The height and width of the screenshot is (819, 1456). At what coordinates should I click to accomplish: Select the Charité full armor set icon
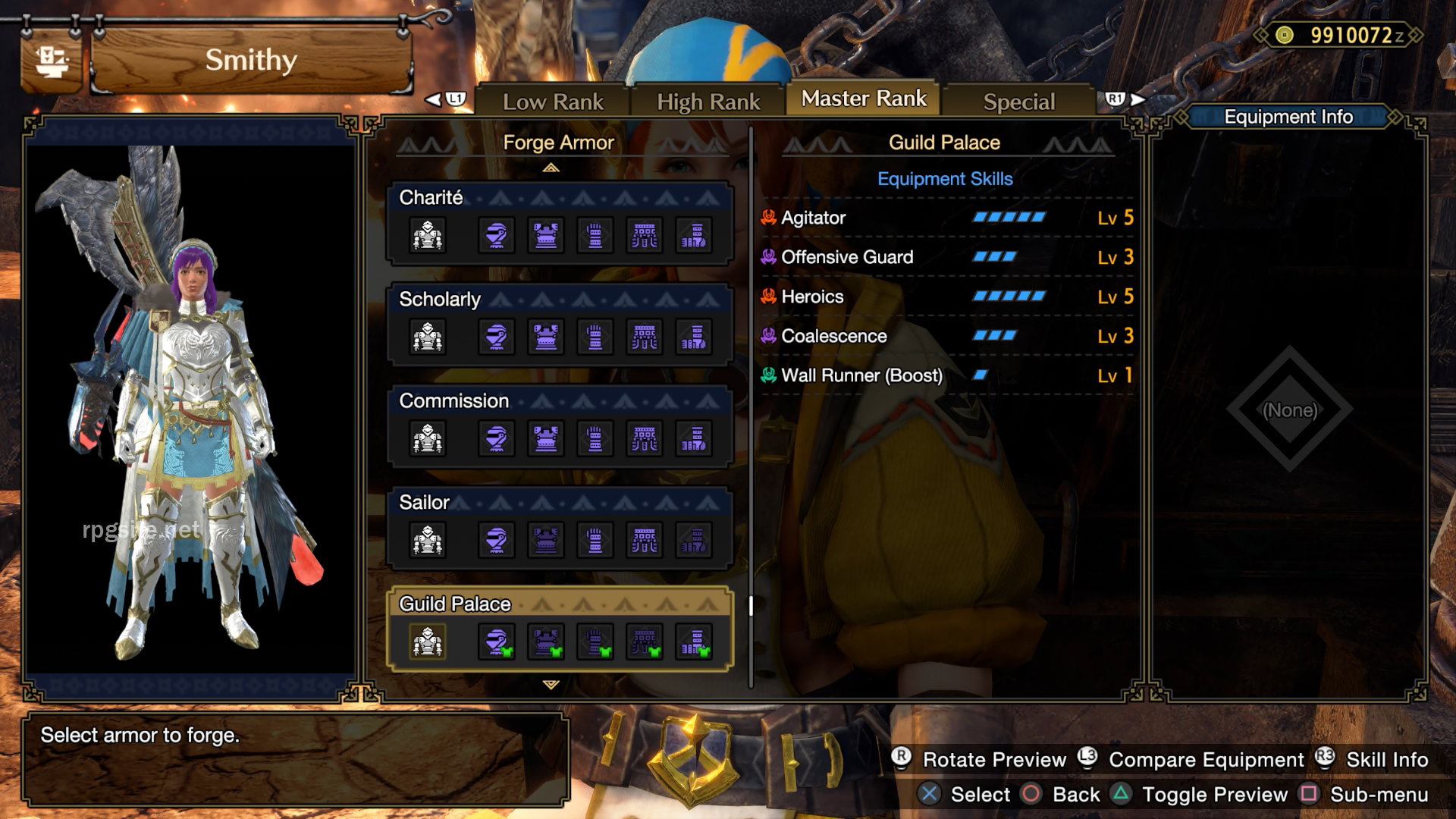[428, 235]
